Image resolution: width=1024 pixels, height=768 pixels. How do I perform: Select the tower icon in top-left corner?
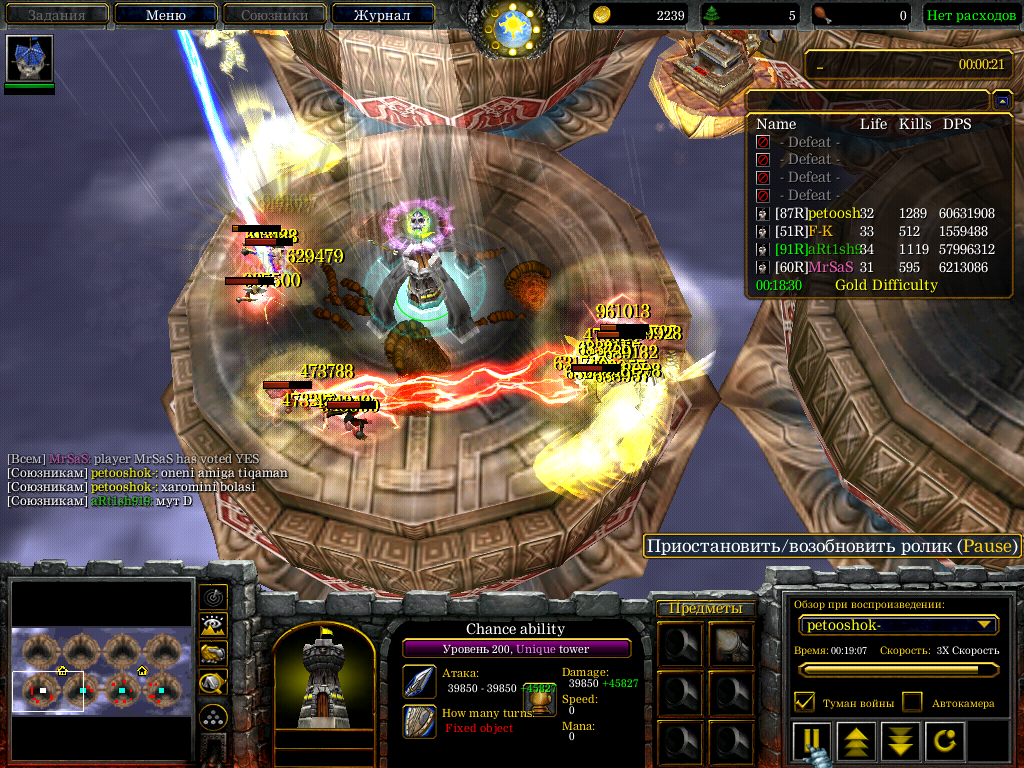tap(29, 60)
